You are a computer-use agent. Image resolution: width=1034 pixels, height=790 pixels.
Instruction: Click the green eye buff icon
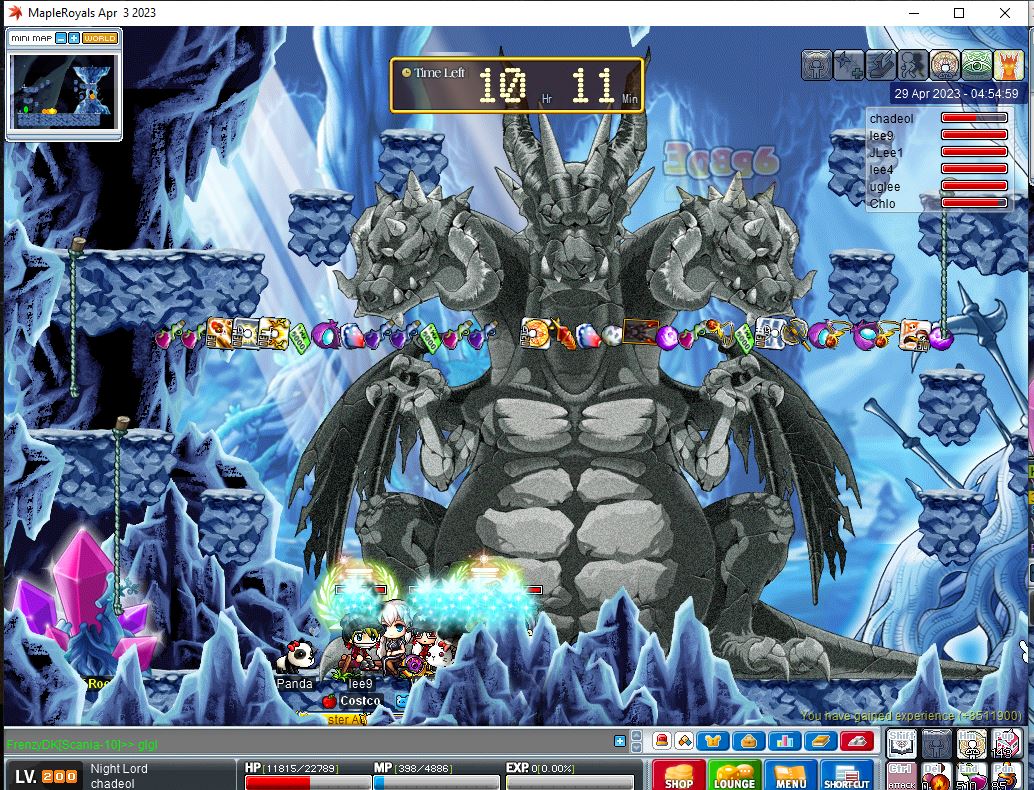pyautogui.click(x=976, y=65)
